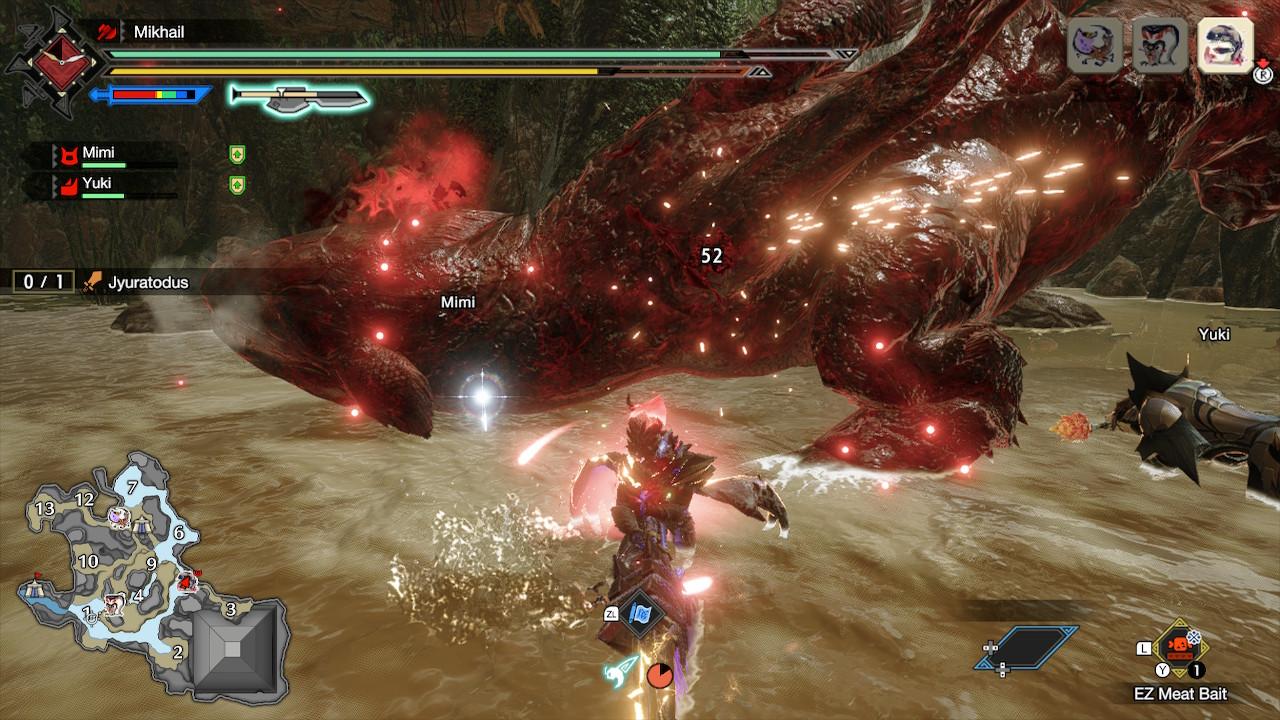Screen dimensions: 1280x720
Task: Select the red monster marker on the minimap
Action: pyautogui.click(x=186, y=580)
